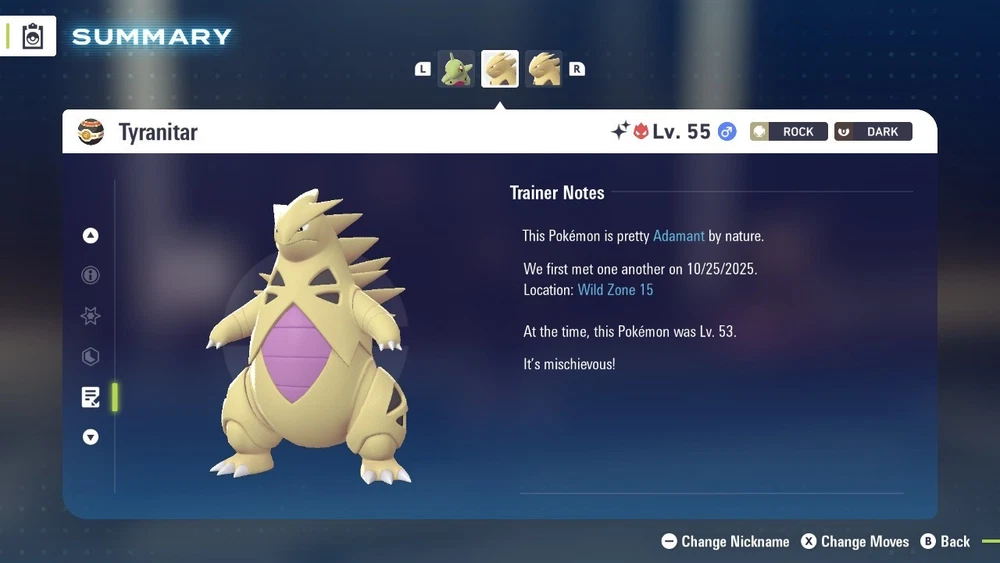Choose the dimmed Tyranitar thumbnail beside R
The height and width of the screenshot is (563, 1000).
tap(544, 69)
